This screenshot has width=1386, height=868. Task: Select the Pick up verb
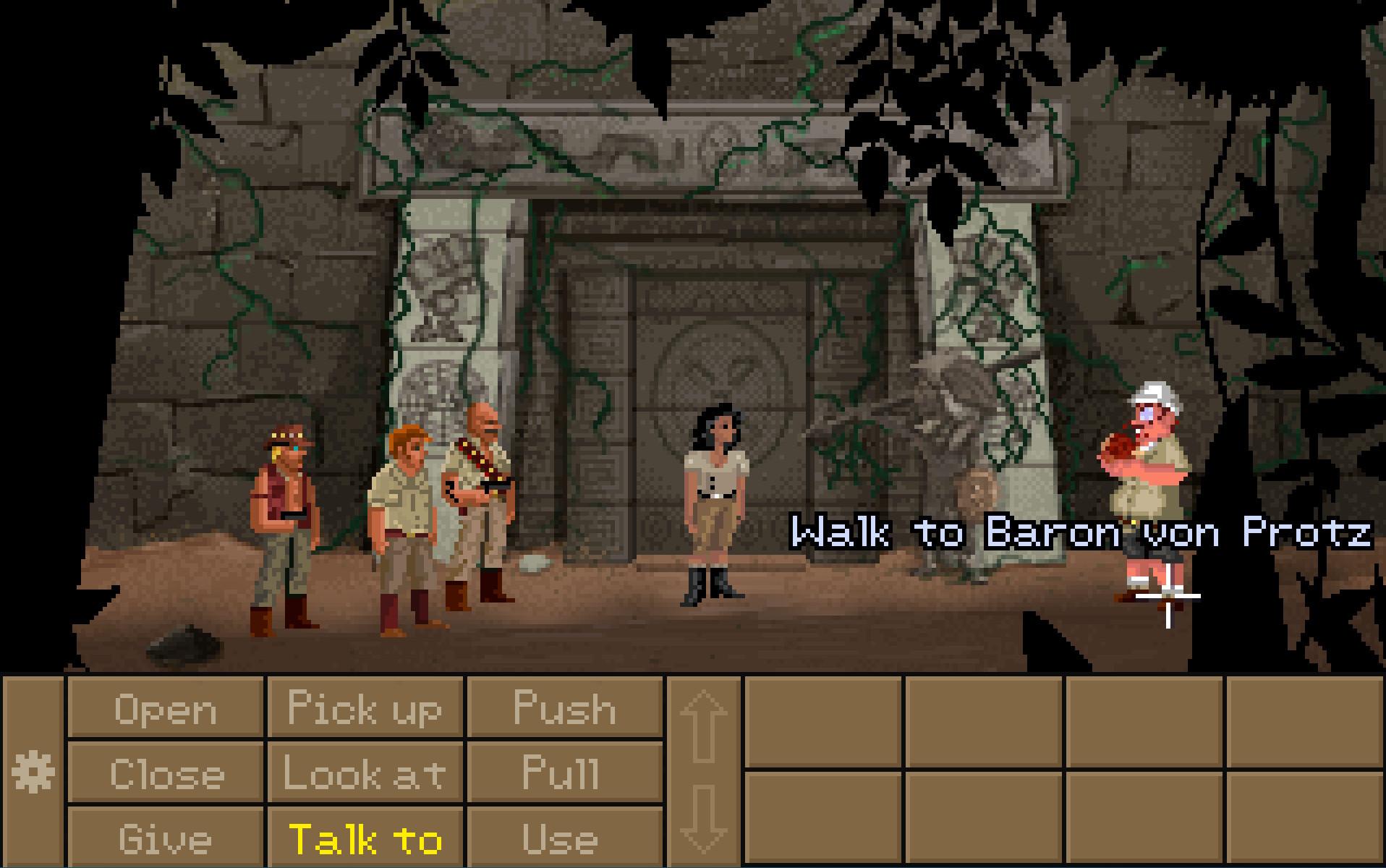(x=364, y=709)
